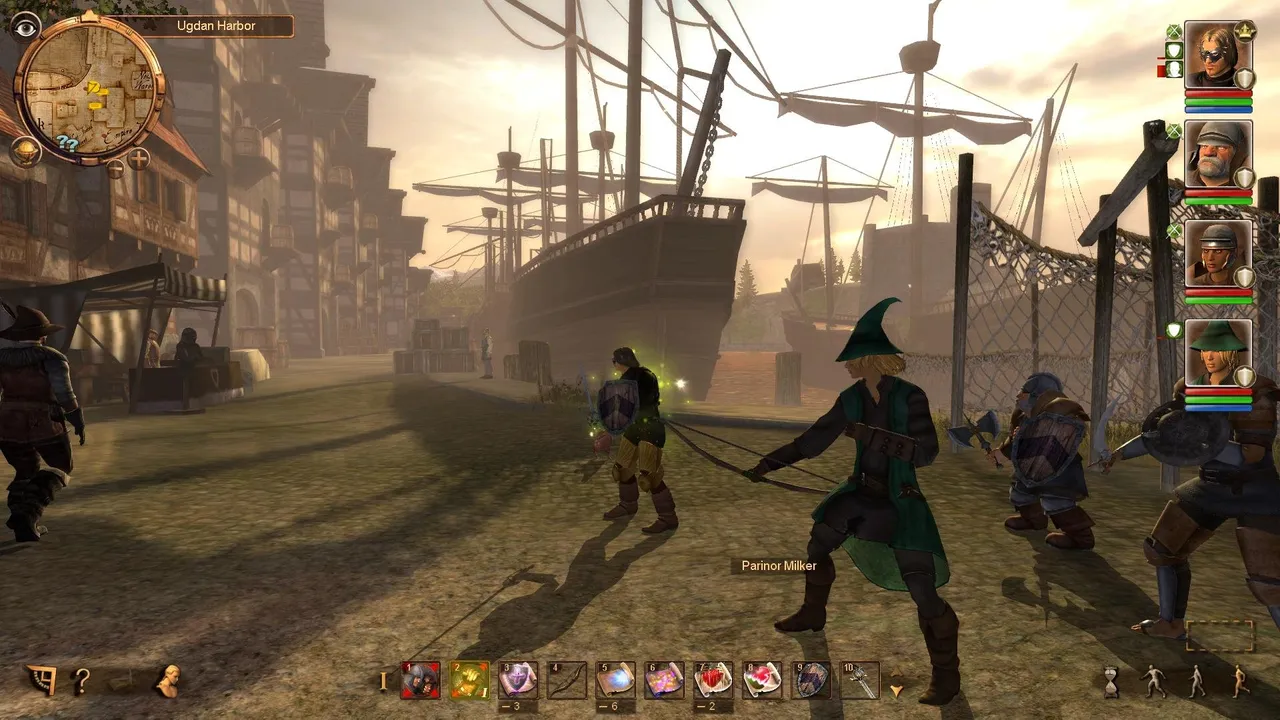Use the shield scroll in slot 3
Image resolution: width=1280 pixels, height=720 pixels.
point(518,680)
